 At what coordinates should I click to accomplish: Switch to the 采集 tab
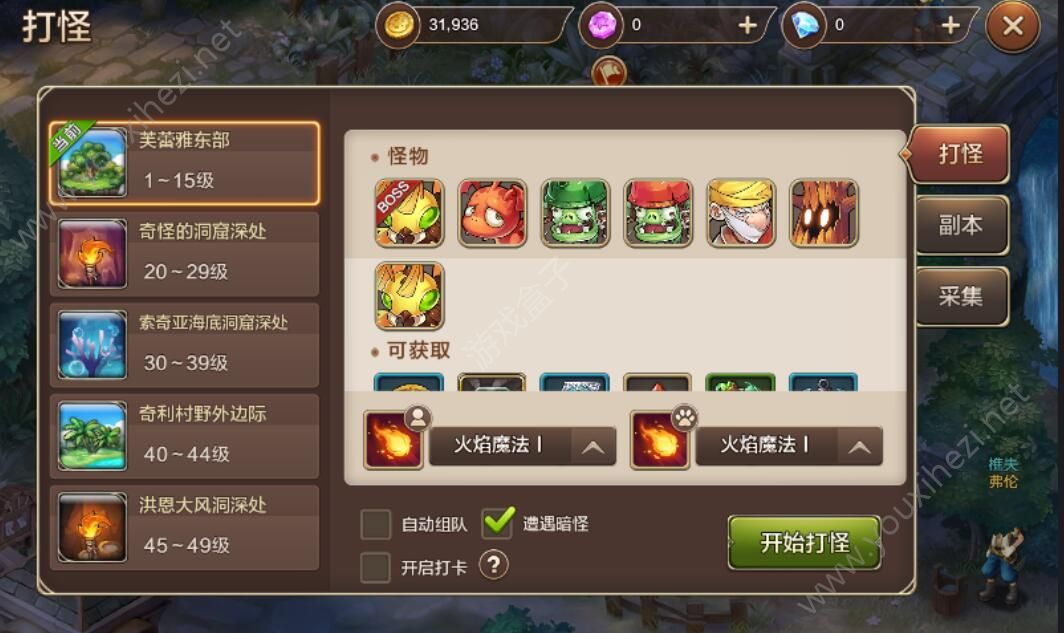click(x=960, y=297)
